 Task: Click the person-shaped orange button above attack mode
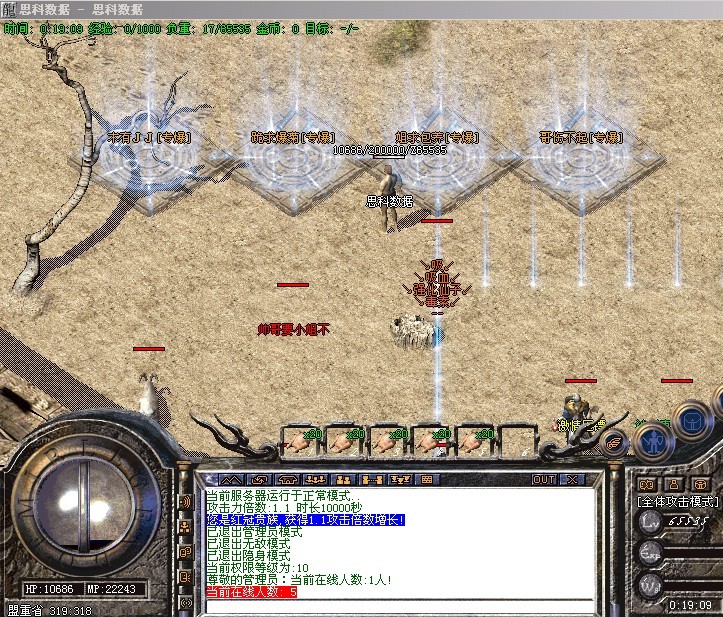tap(675, 485)
